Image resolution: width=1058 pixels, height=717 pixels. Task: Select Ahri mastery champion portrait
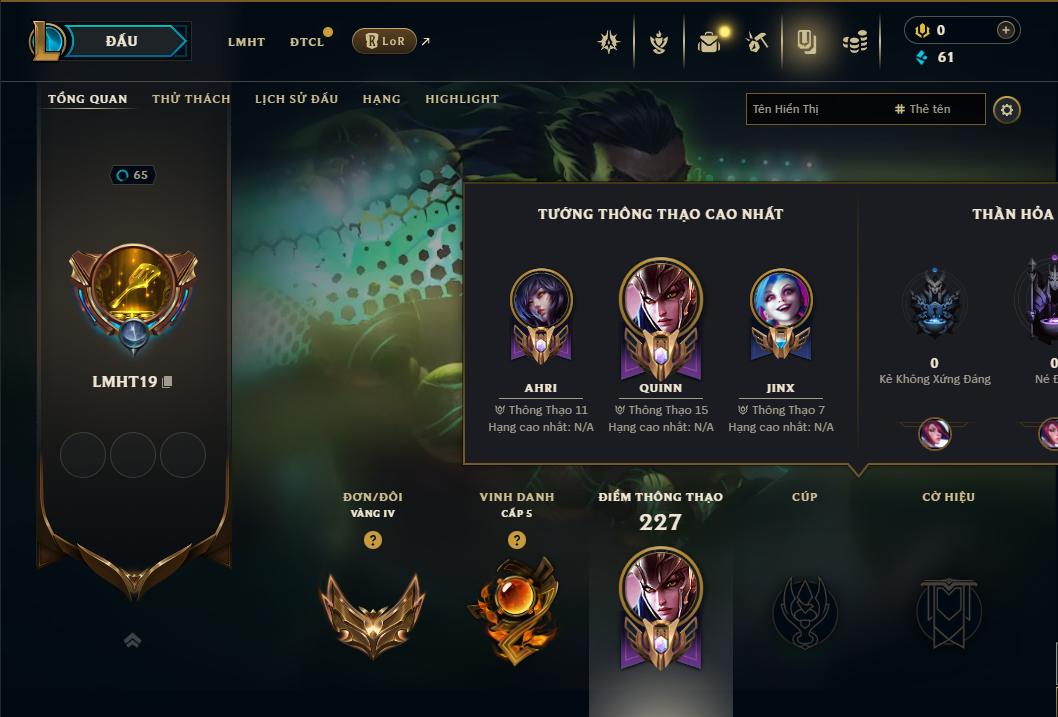coord(541,300)
